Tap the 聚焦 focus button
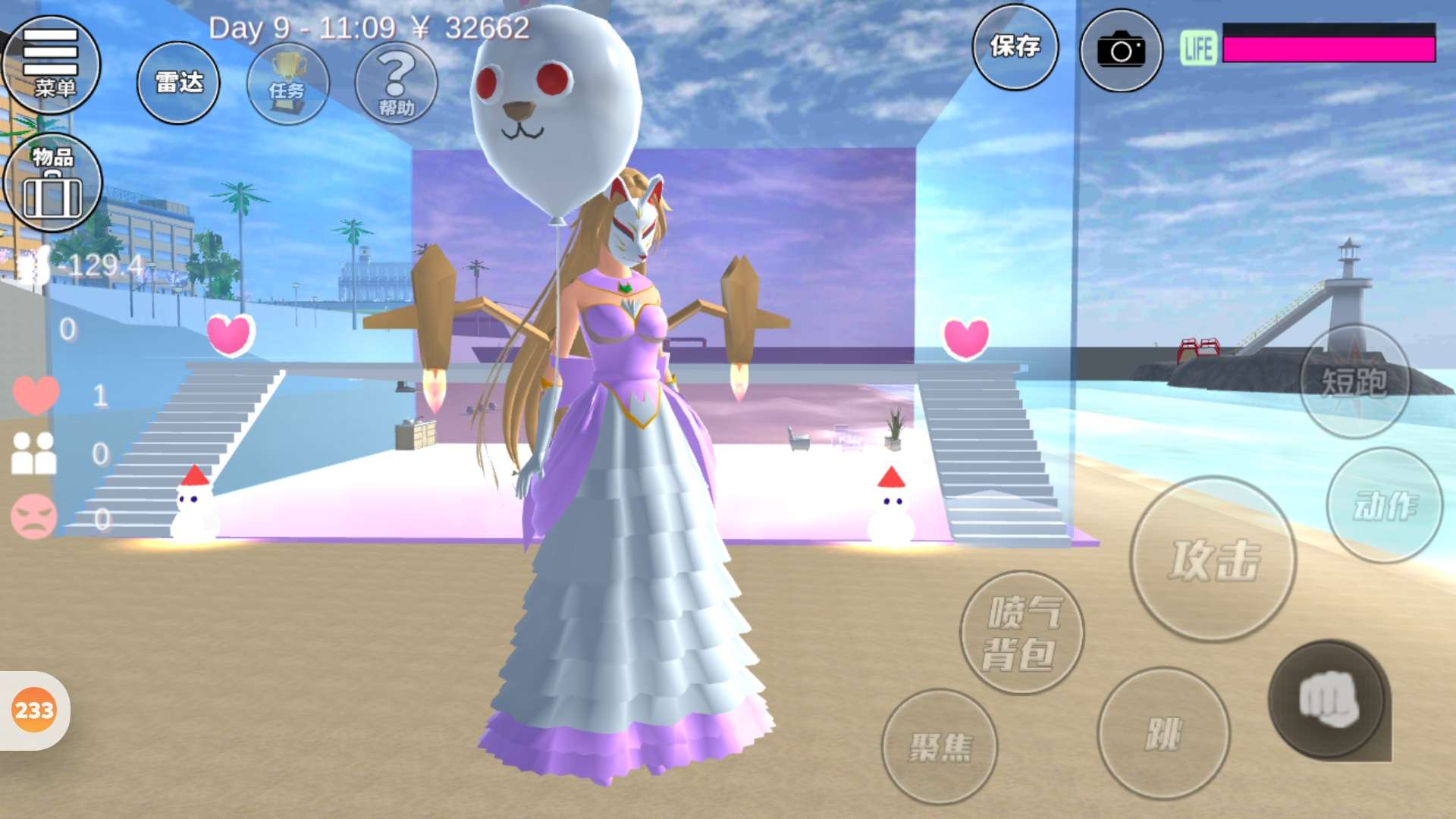Viewport: 1456px width, 819px height. click(x=940, y=746)
